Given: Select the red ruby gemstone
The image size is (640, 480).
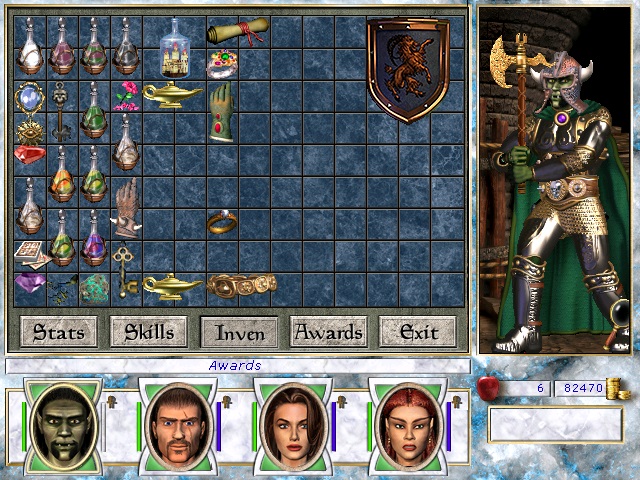Looking at the screenshot, I should point(29,155).
